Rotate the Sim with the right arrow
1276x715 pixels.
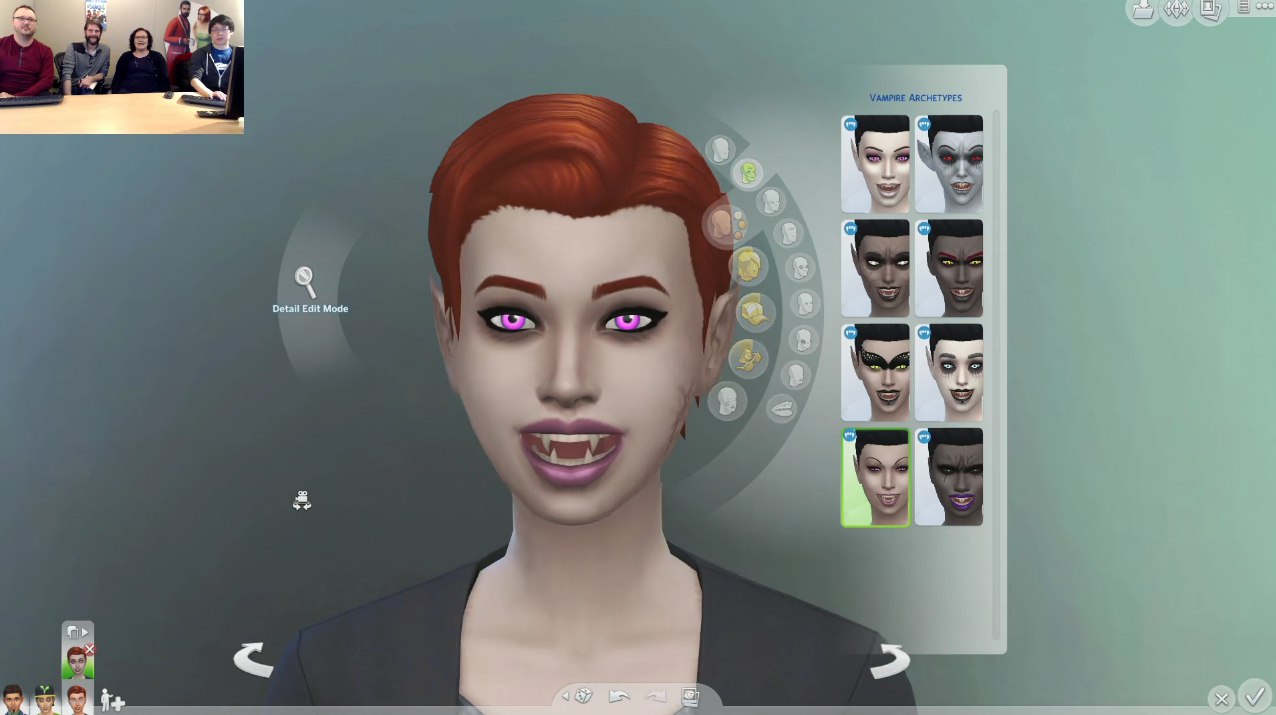coord(889,660)
